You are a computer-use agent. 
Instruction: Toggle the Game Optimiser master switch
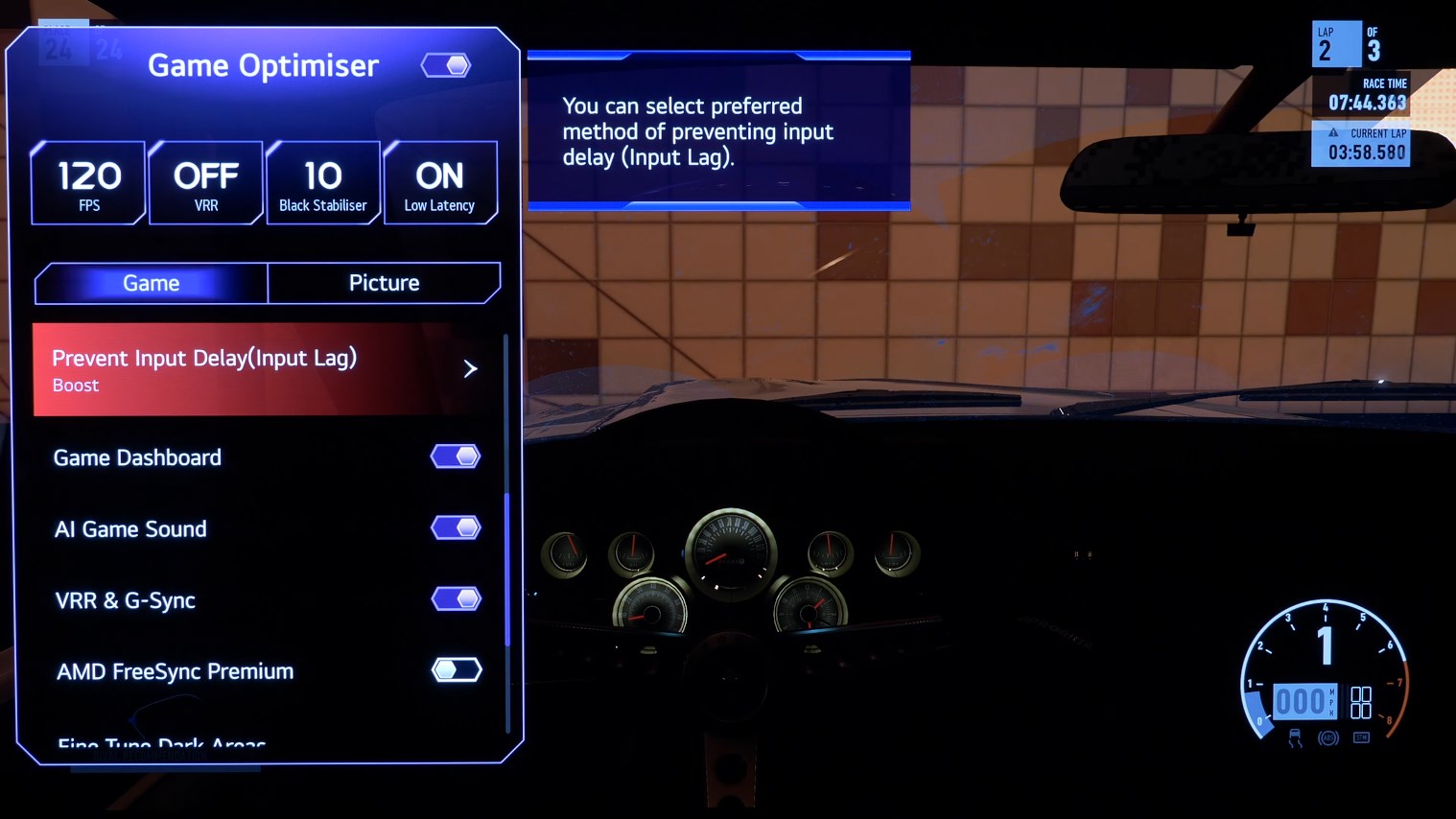click(446, 65)
